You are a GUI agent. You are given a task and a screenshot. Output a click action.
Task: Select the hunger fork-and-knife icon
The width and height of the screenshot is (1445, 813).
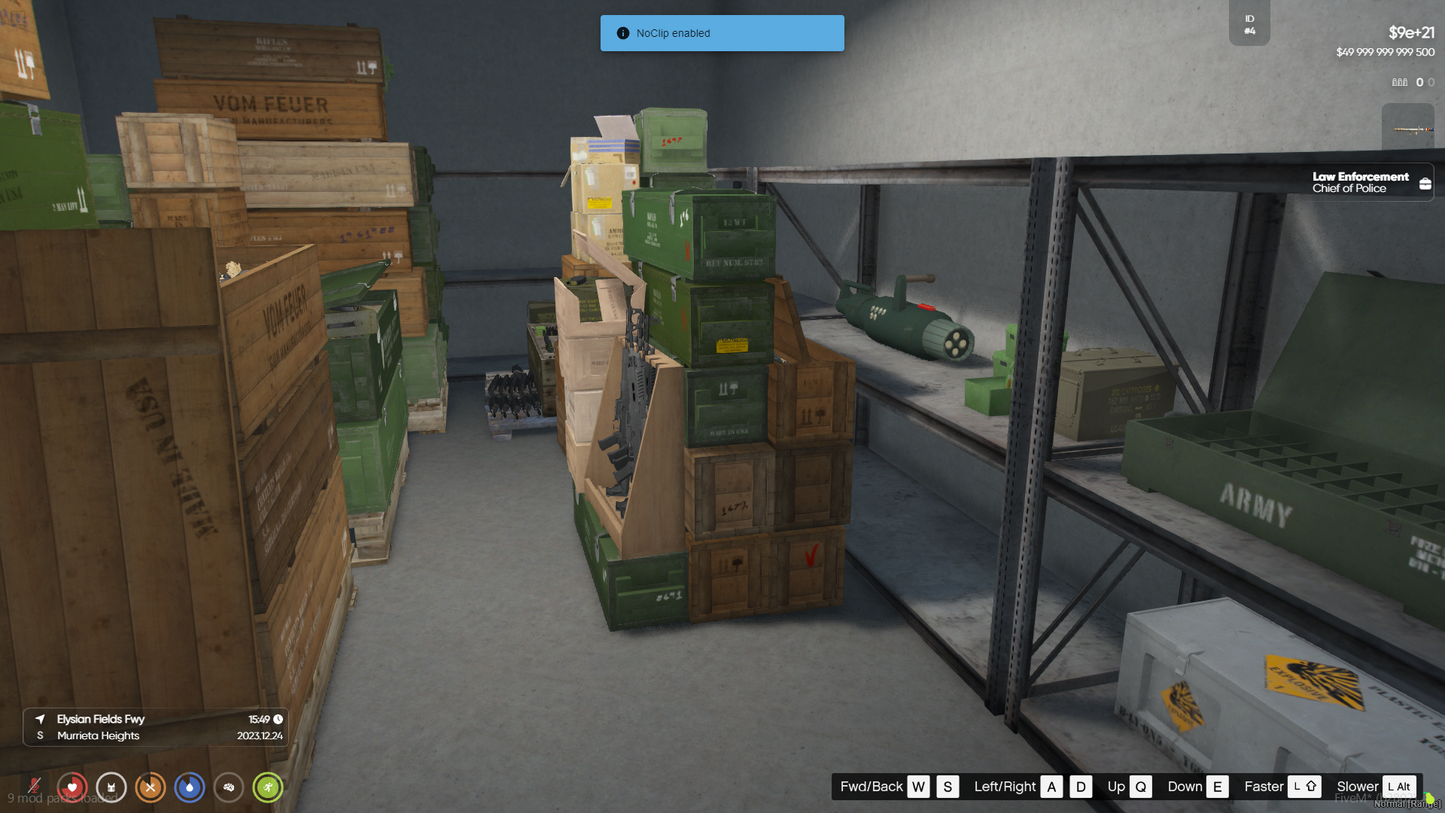[x=150, y=788]
